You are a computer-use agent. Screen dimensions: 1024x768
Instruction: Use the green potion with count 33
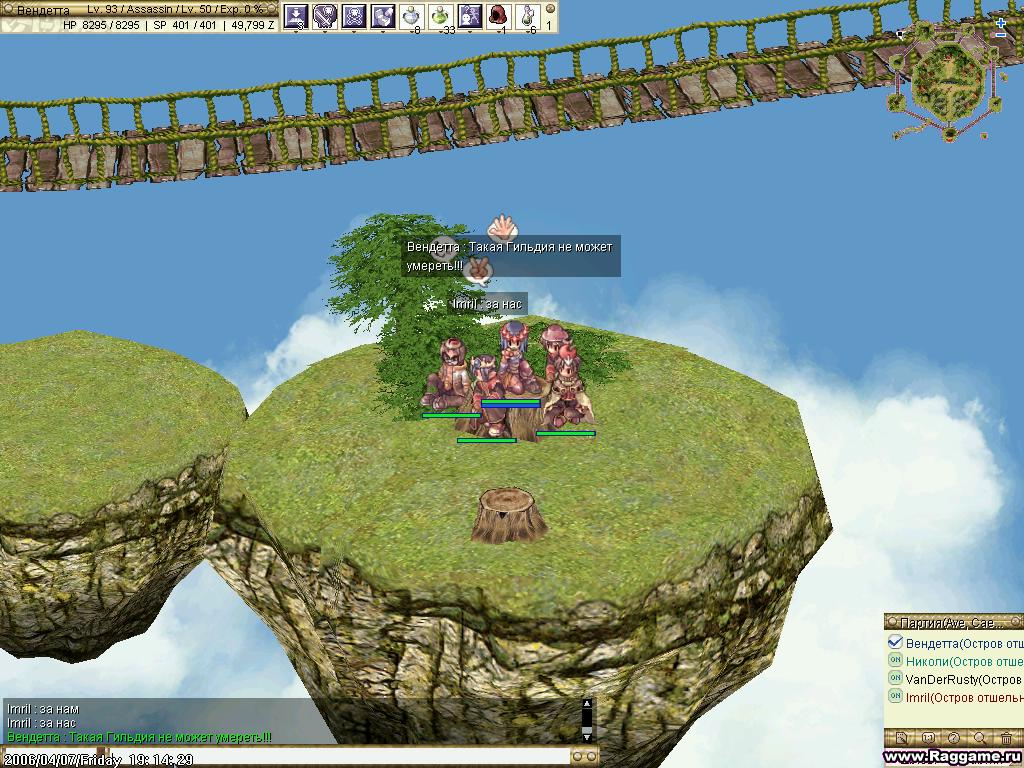click(x=441, y=15)
